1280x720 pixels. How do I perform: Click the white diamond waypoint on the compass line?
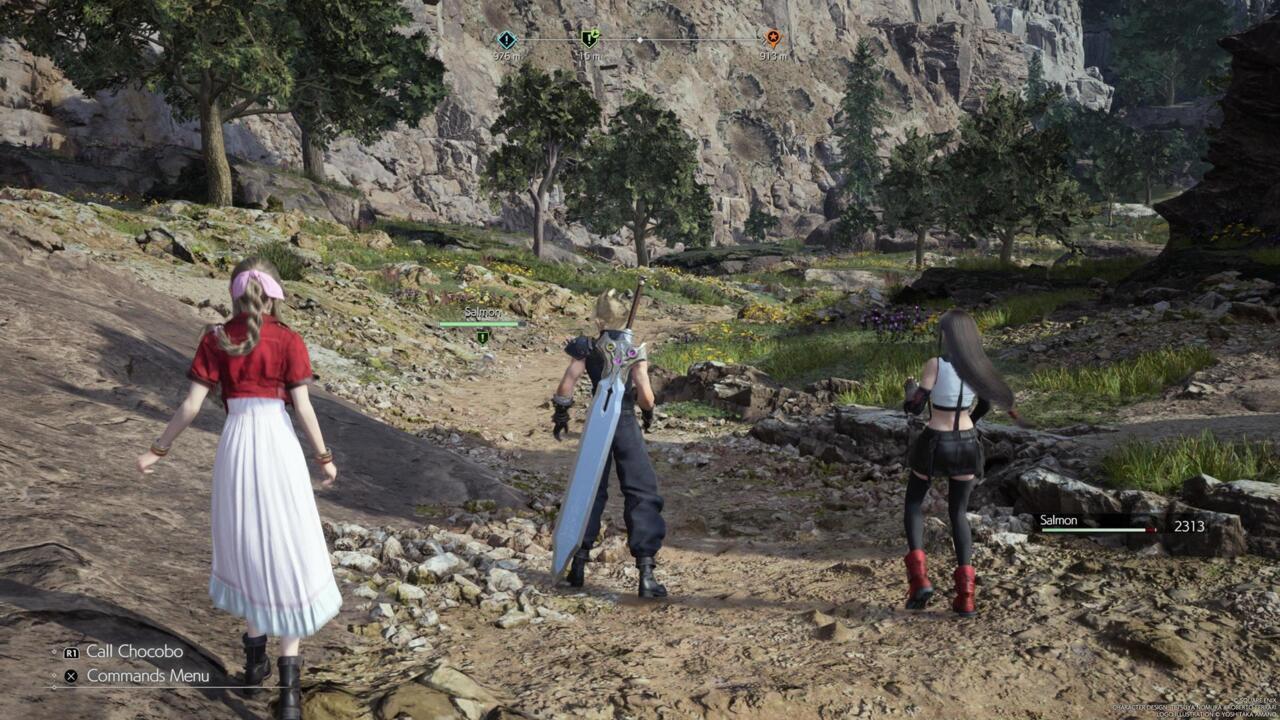click(641, 41)
